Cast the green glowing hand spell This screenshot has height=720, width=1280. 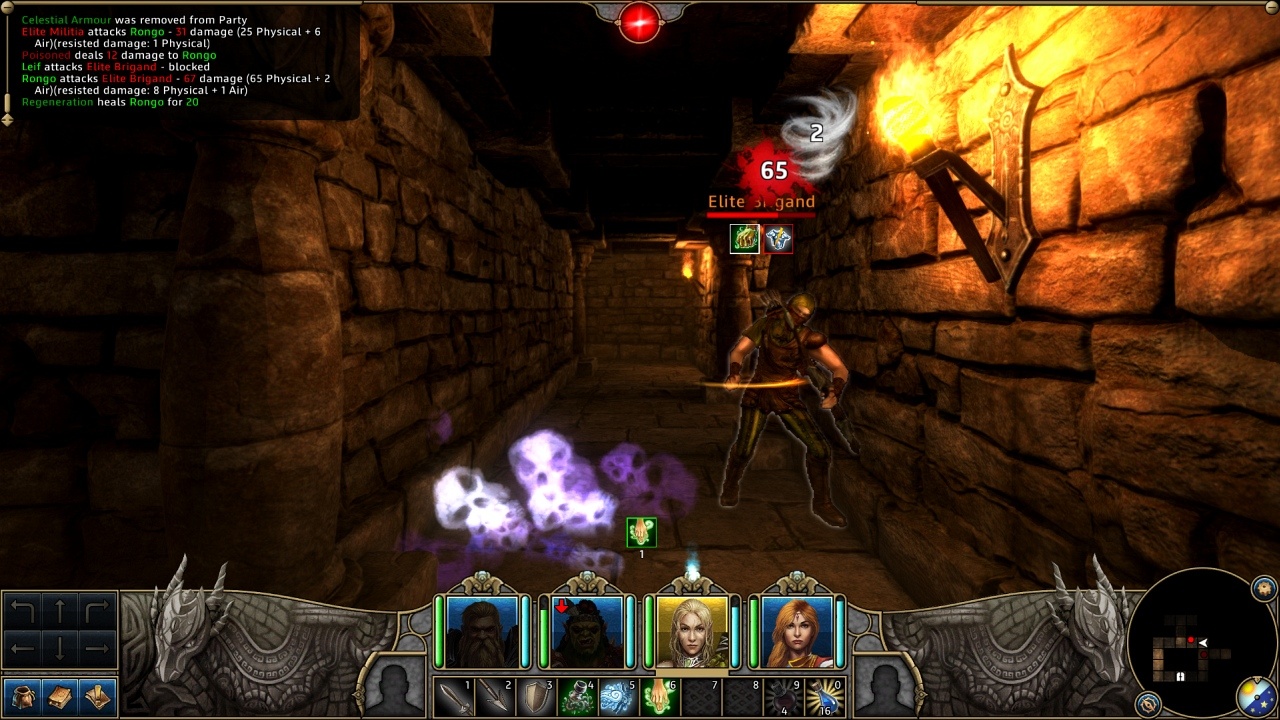[x=658, y=697]
